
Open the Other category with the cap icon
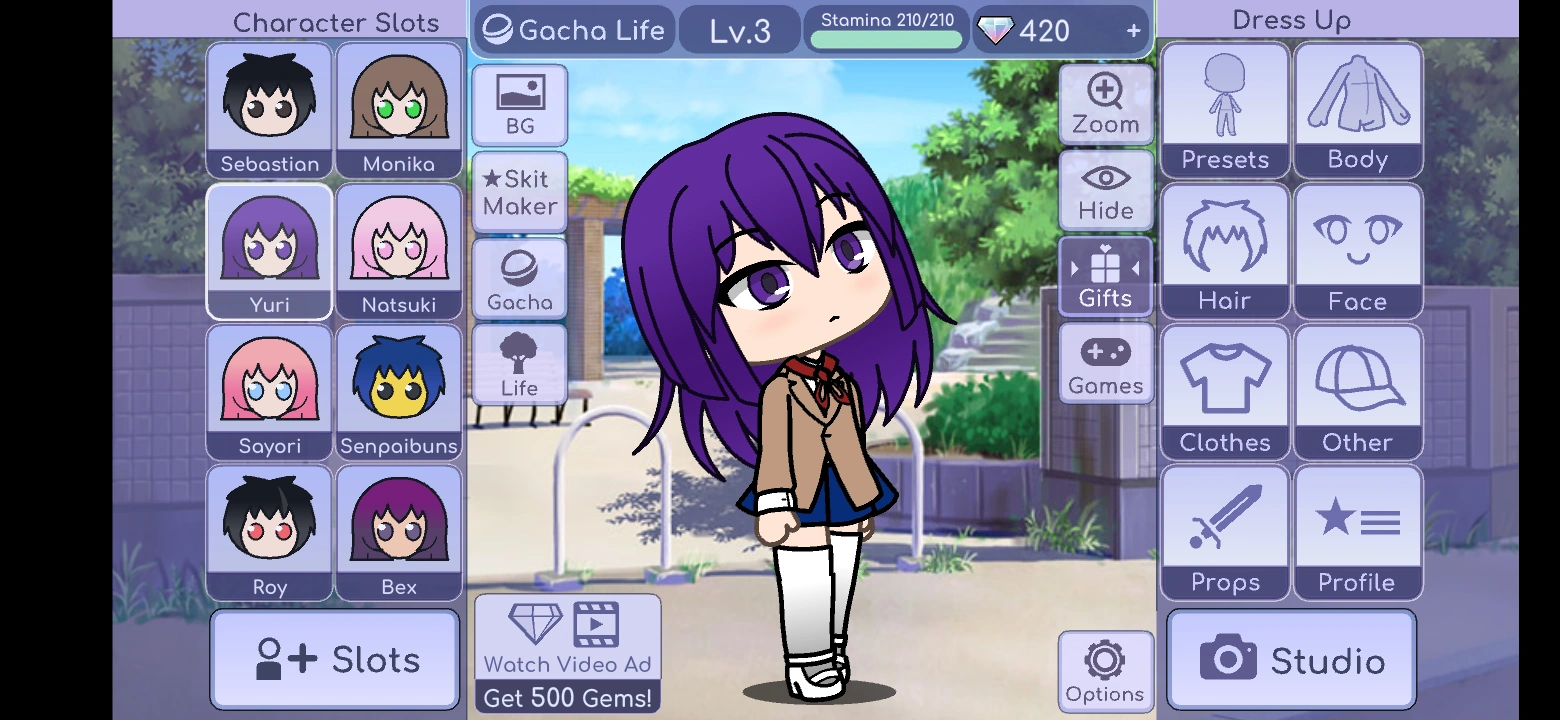tap(1357, 392)
